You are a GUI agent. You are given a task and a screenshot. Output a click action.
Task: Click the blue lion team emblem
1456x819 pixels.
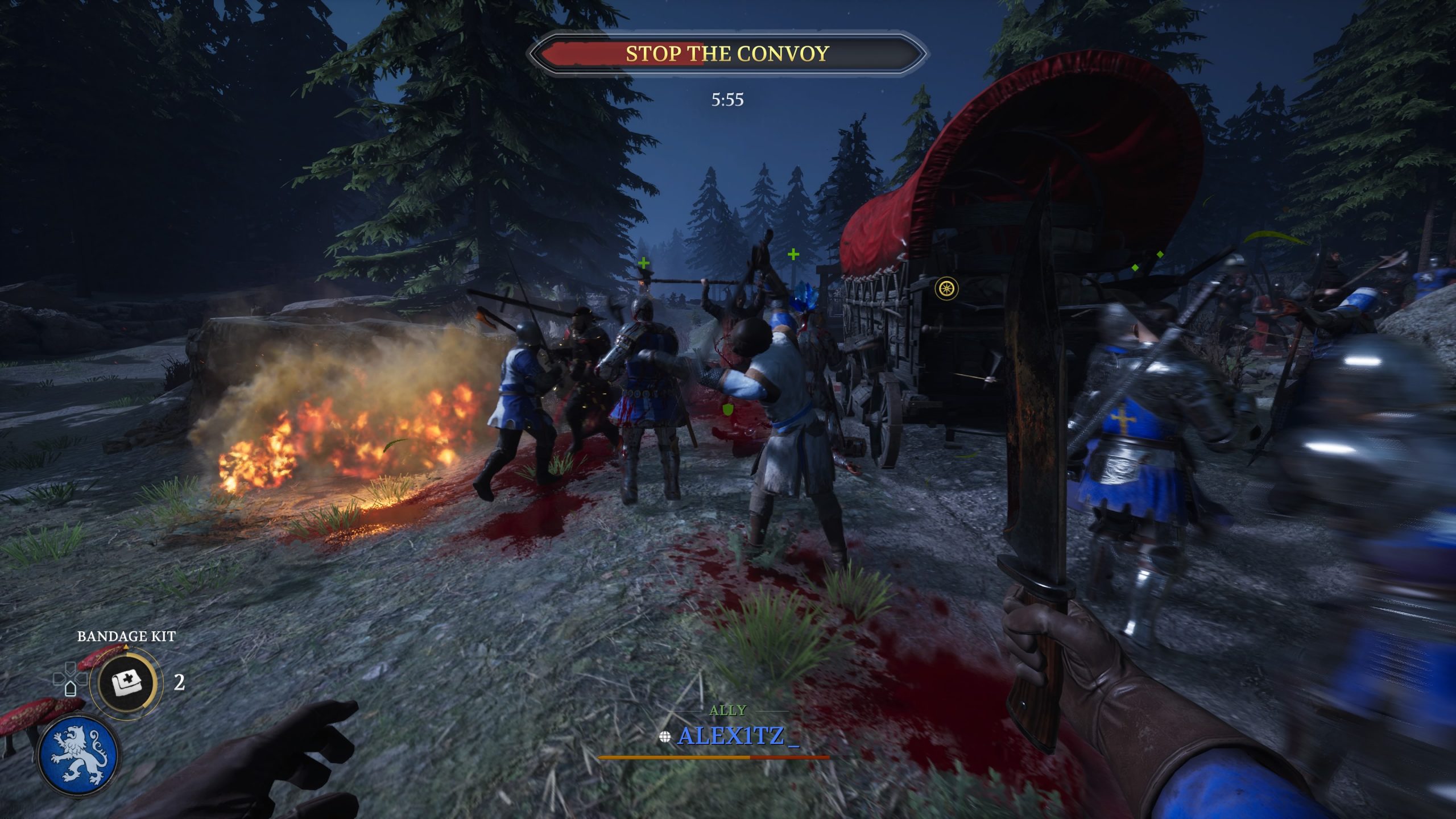[x=78, y=756]
